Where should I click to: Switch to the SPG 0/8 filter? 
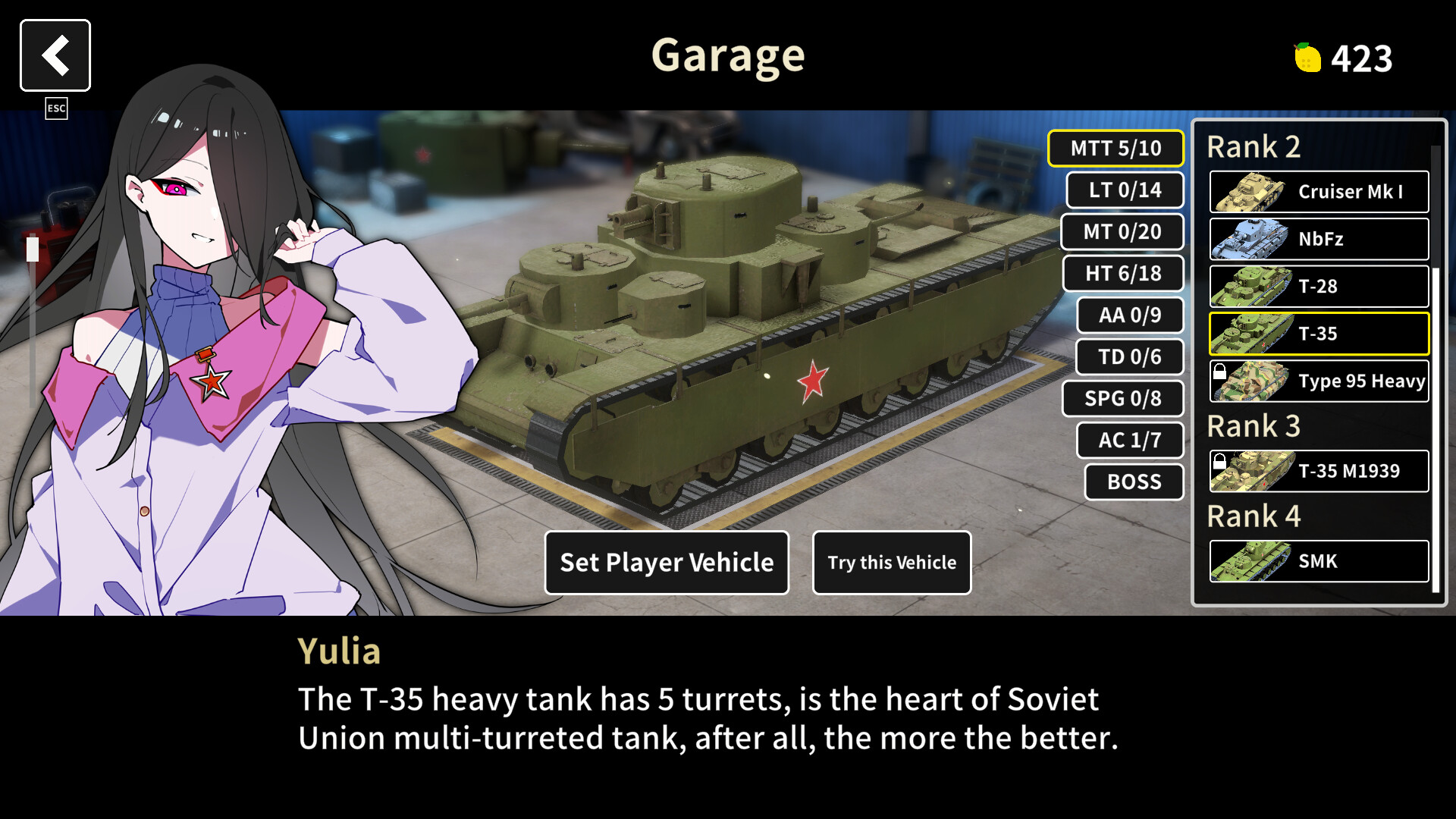coord(1125,399)
